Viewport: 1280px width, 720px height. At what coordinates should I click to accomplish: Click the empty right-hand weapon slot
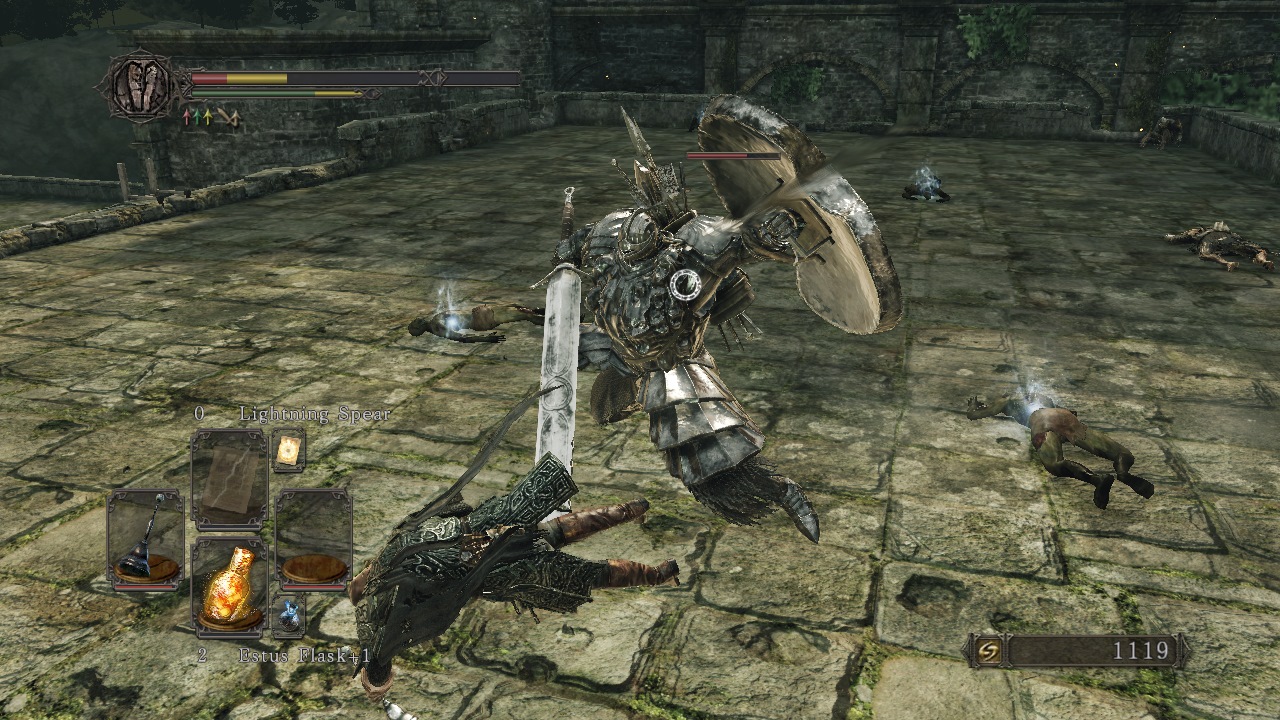[x=313, y=538]
